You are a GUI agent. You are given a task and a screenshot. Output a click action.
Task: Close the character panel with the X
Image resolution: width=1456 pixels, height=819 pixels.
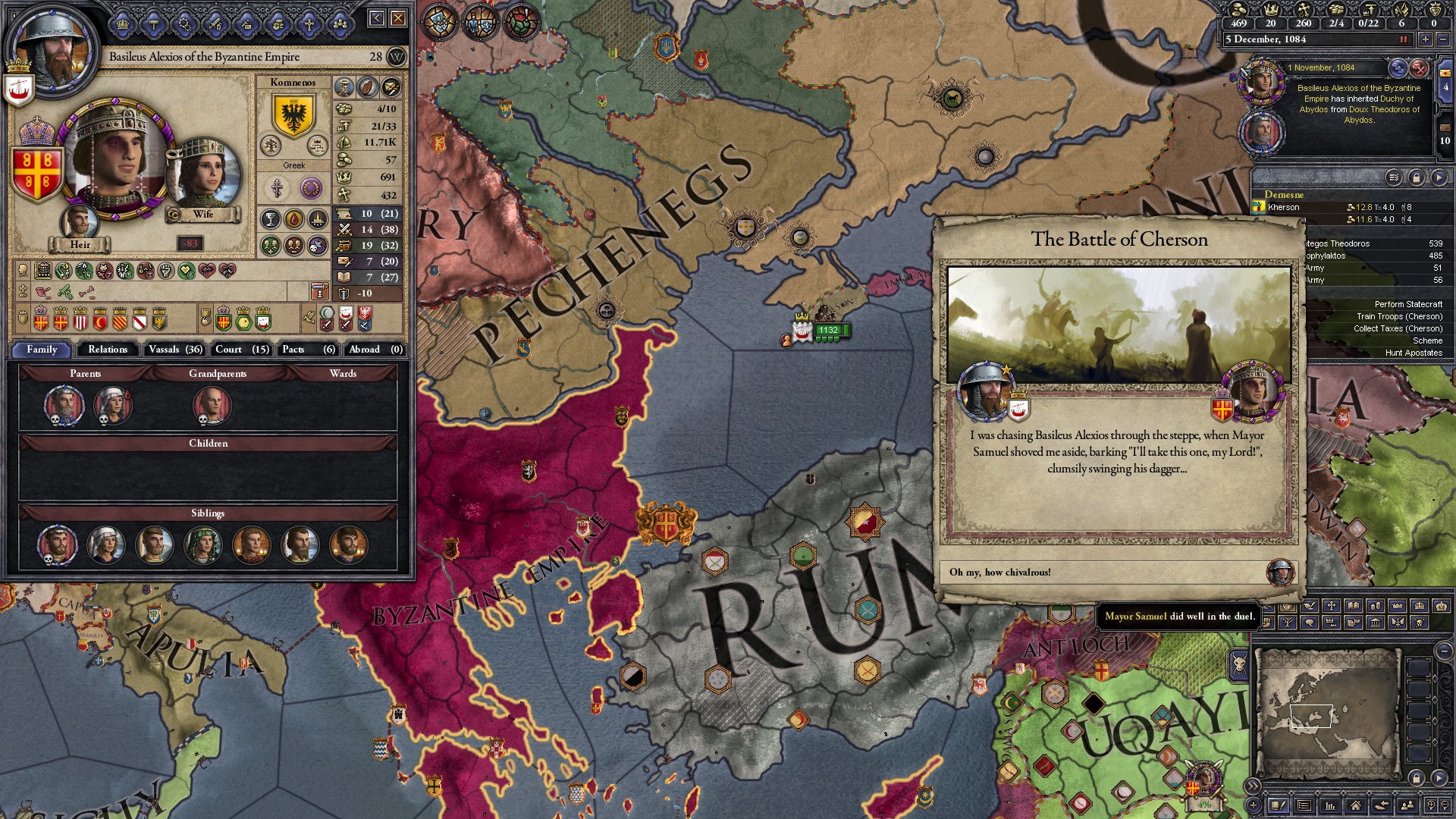(x=398, y=18)
